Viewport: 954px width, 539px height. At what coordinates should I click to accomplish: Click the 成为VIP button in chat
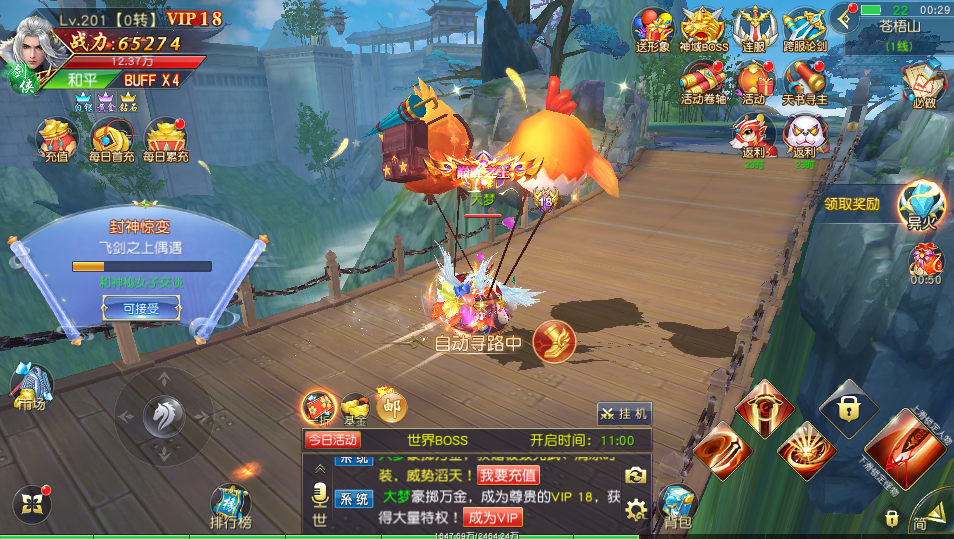(x=494, y=517)
